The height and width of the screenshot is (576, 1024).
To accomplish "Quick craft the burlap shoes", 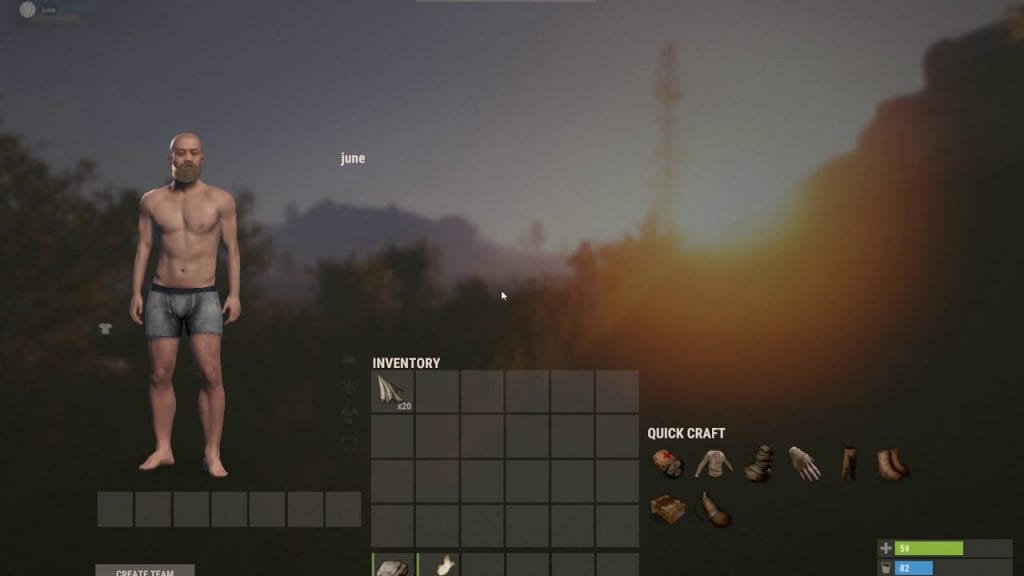I will coord(893,464).
